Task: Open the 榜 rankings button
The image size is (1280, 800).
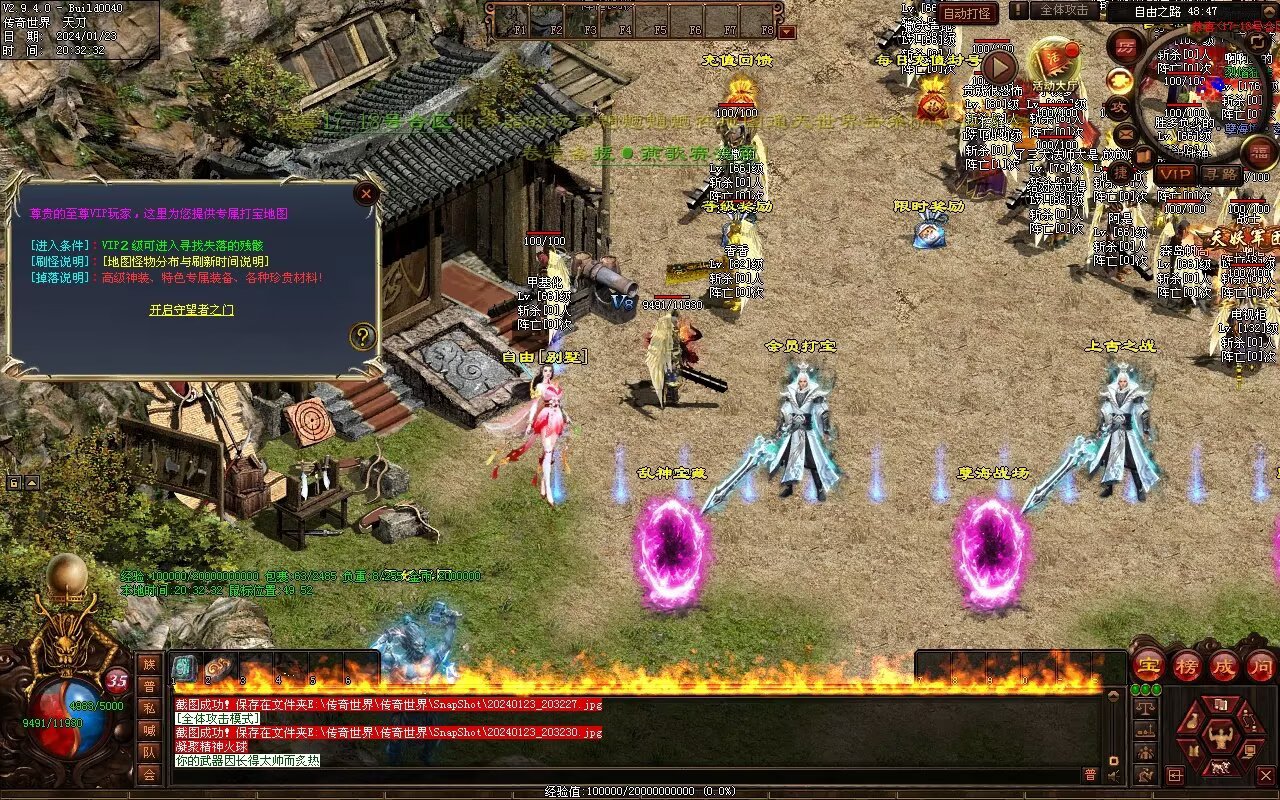Action: pos(1186,666)
